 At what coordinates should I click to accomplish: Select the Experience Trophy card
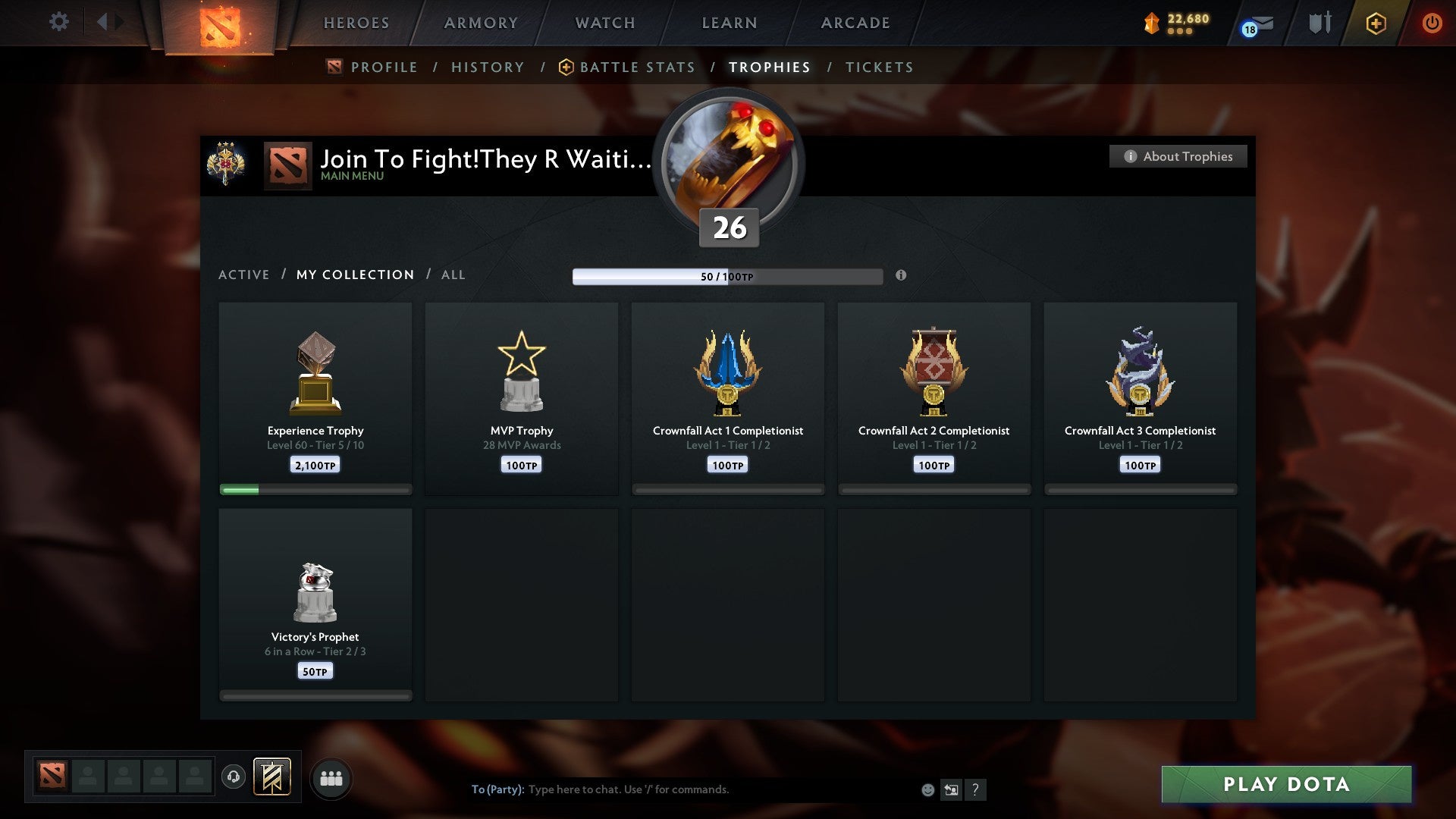click(x=315, y=394)
